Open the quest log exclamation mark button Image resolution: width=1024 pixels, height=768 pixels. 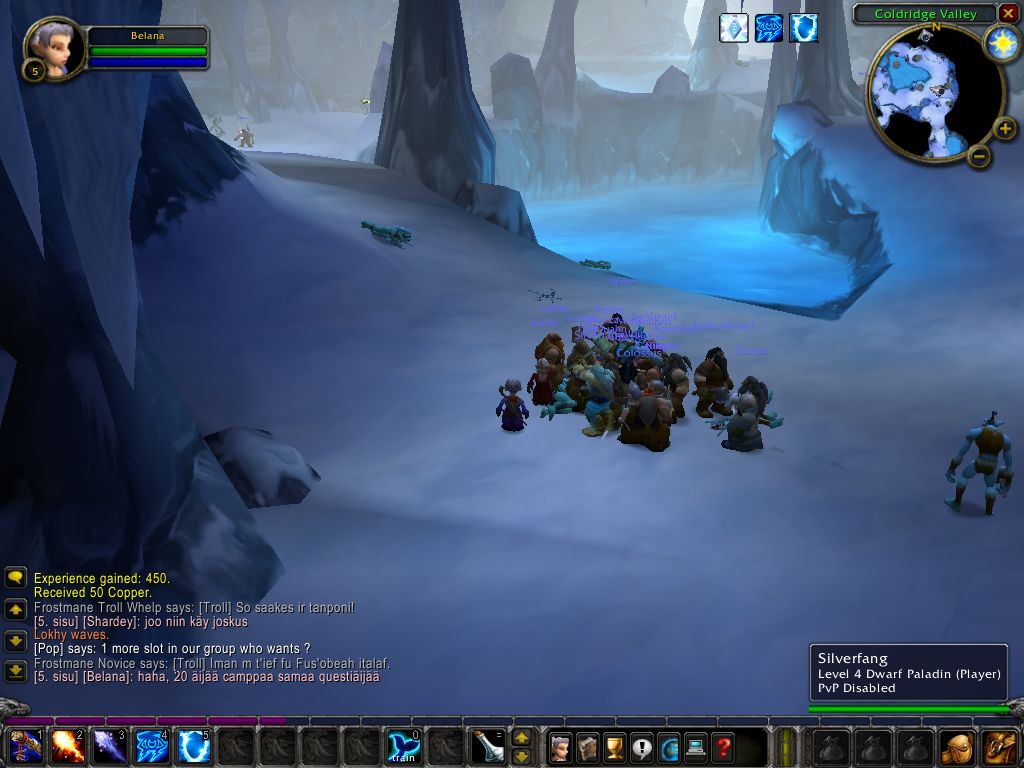point(641,746)
